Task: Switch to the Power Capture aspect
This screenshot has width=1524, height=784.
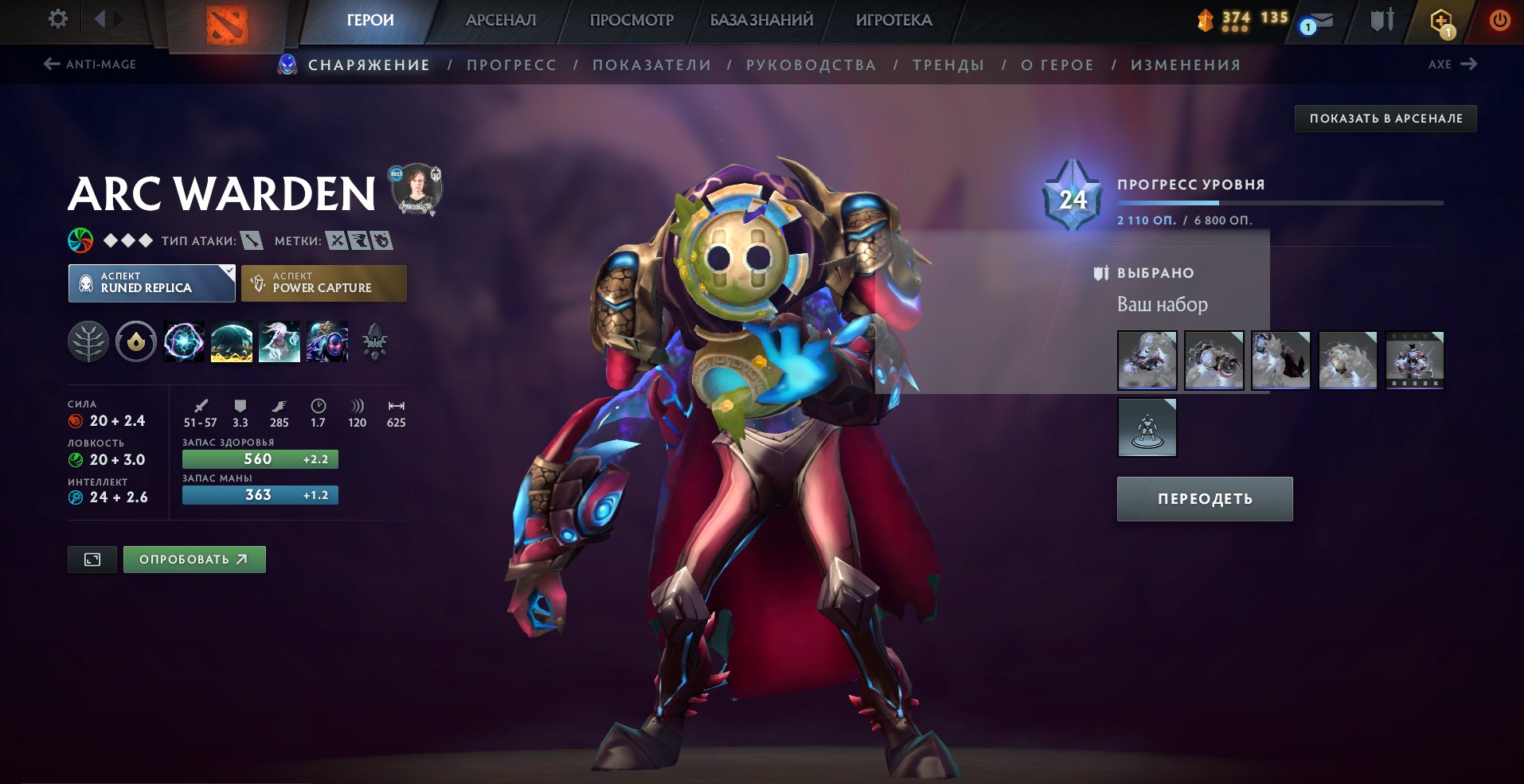Action: click(323, 283)
